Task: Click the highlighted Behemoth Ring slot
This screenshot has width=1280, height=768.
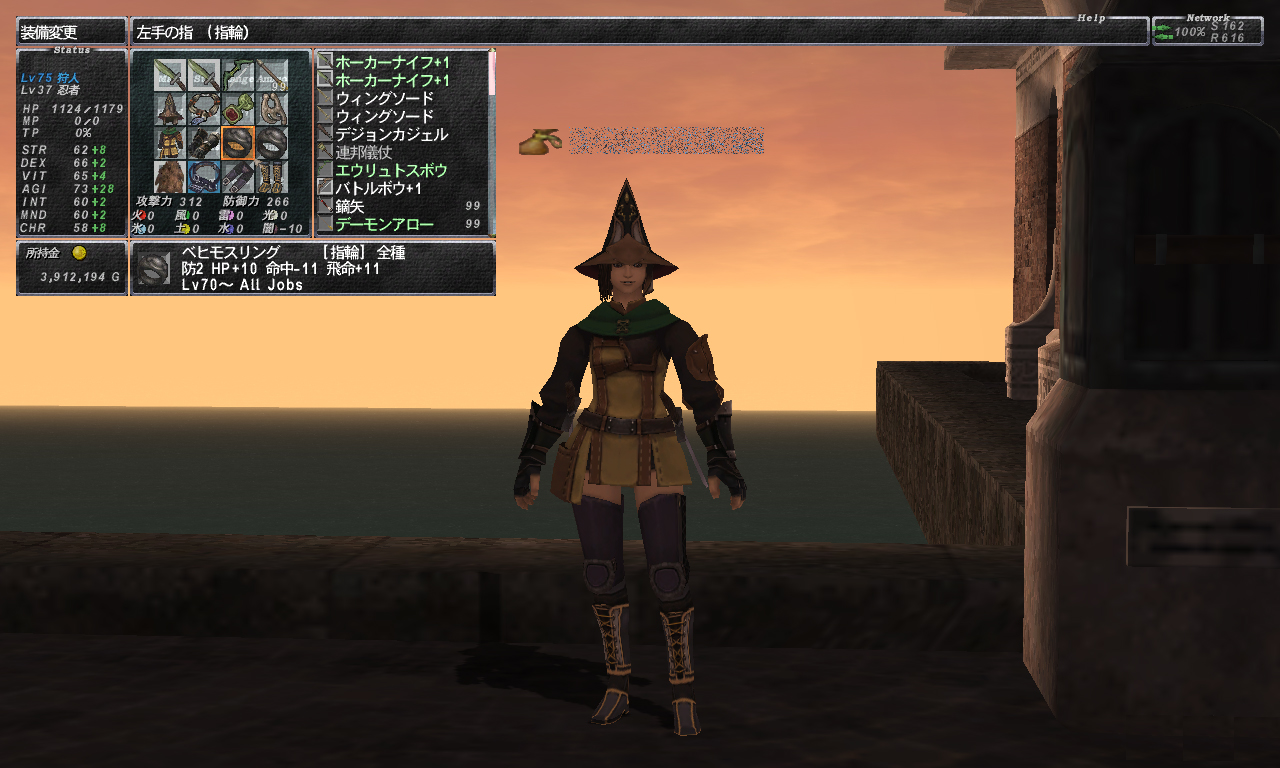Action: [x=238, y=143]
